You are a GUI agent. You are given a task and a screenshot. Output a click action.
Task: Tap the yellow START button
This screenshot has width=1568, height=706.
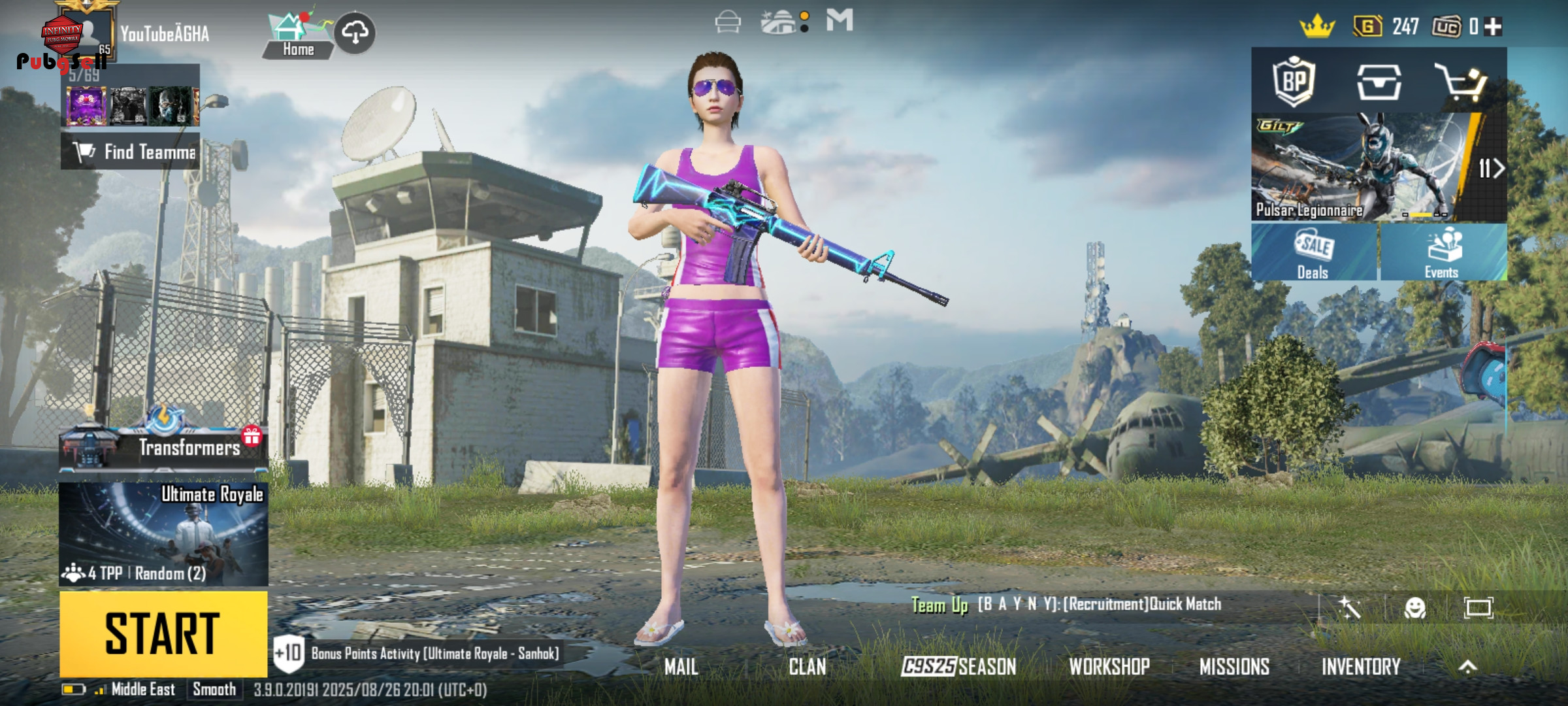[163, 633]
